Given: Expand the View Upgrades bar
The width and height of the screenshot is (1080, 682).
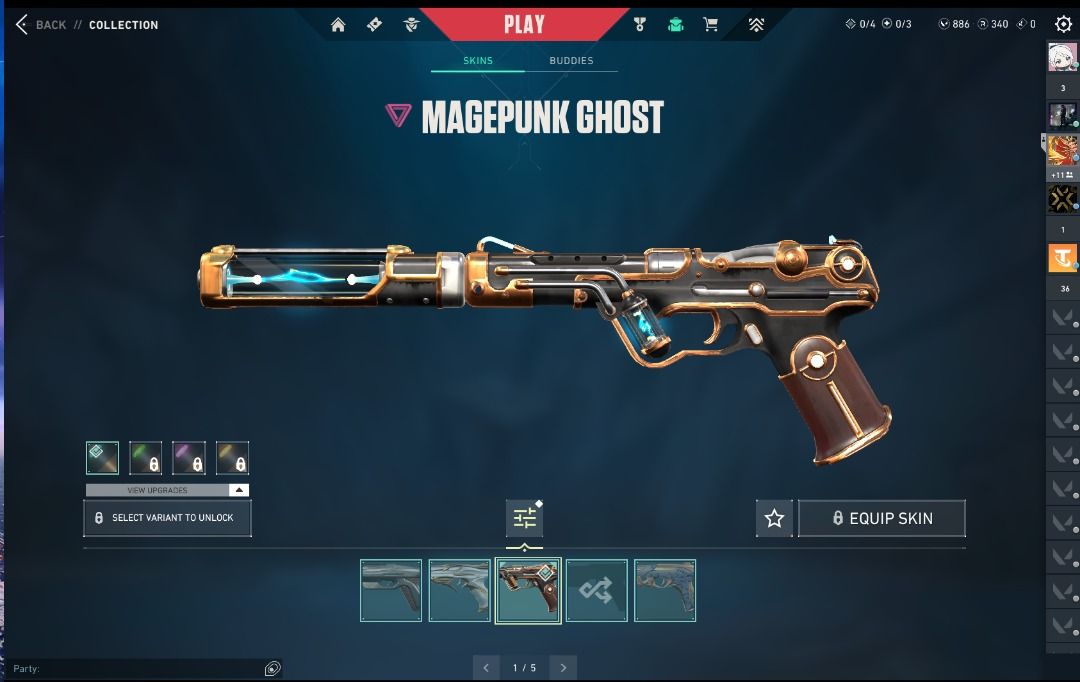Looking at the screenshot, I should click(x=167, y=490).
